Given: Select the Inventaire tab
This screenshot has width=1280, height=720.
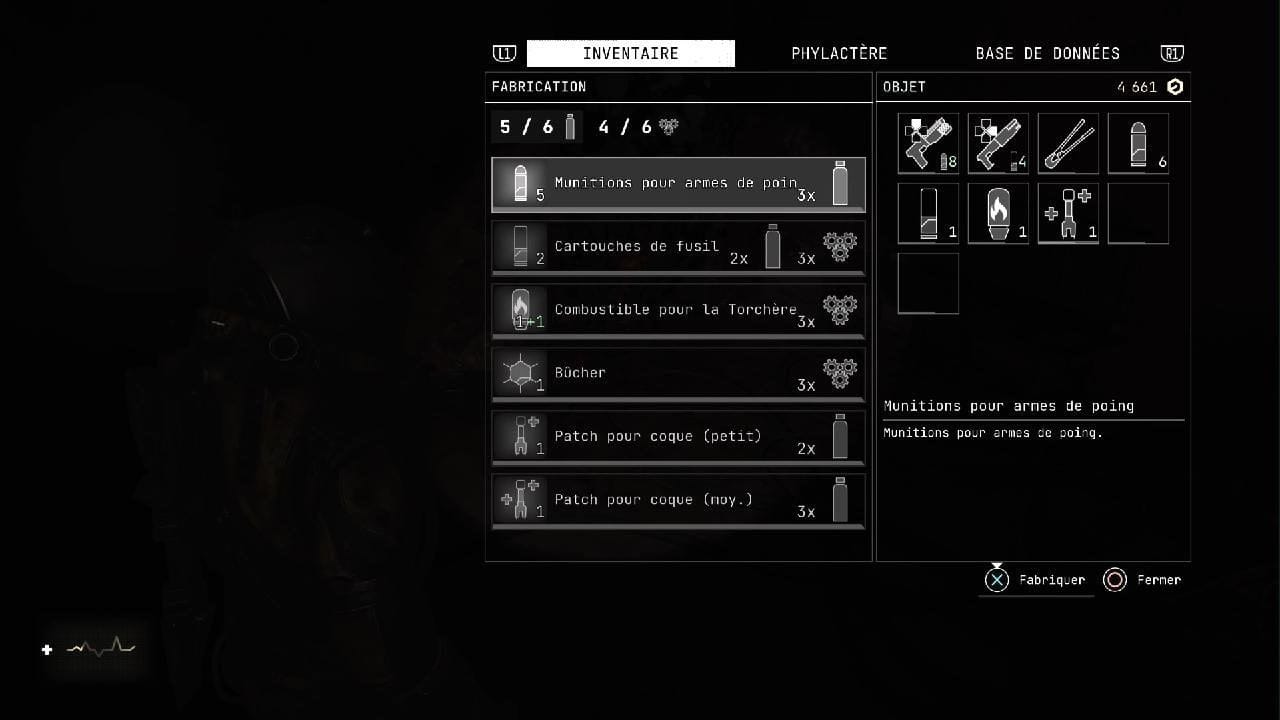Looking at the screenshot, I should click(630, 53).
